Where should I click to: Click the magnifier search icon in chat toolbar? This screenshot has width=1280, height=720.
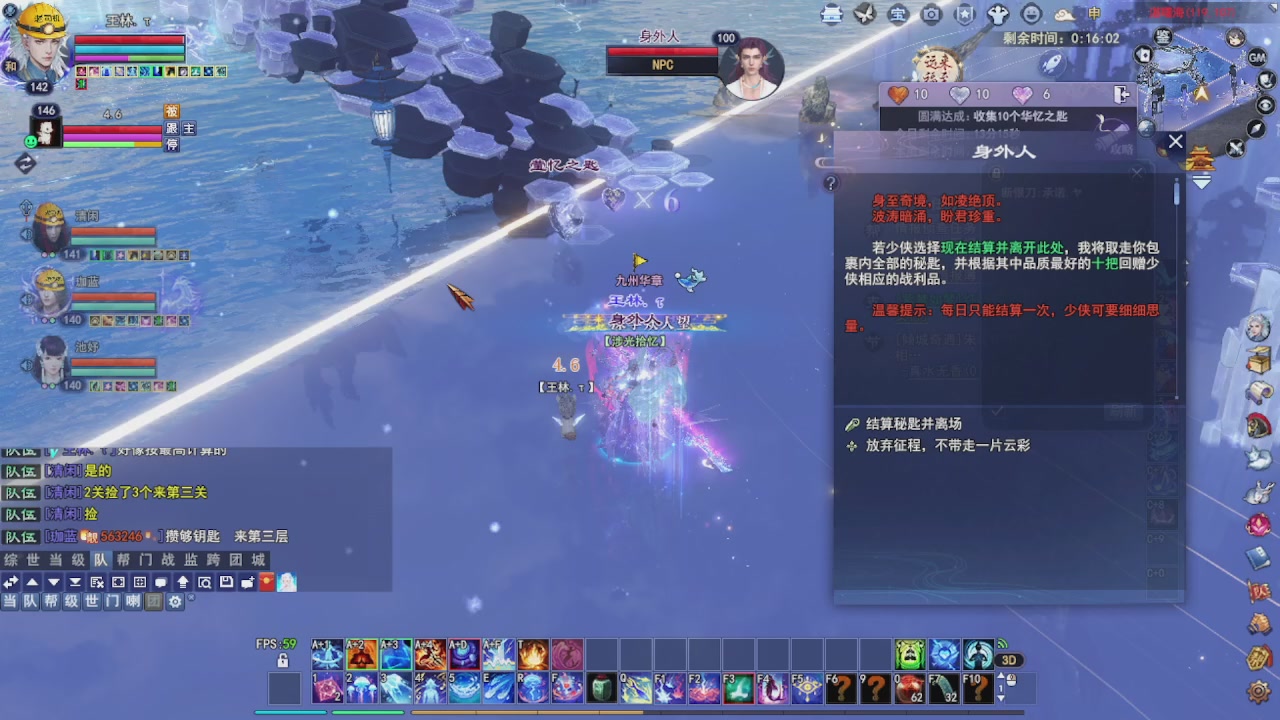[x=205, y=583]
